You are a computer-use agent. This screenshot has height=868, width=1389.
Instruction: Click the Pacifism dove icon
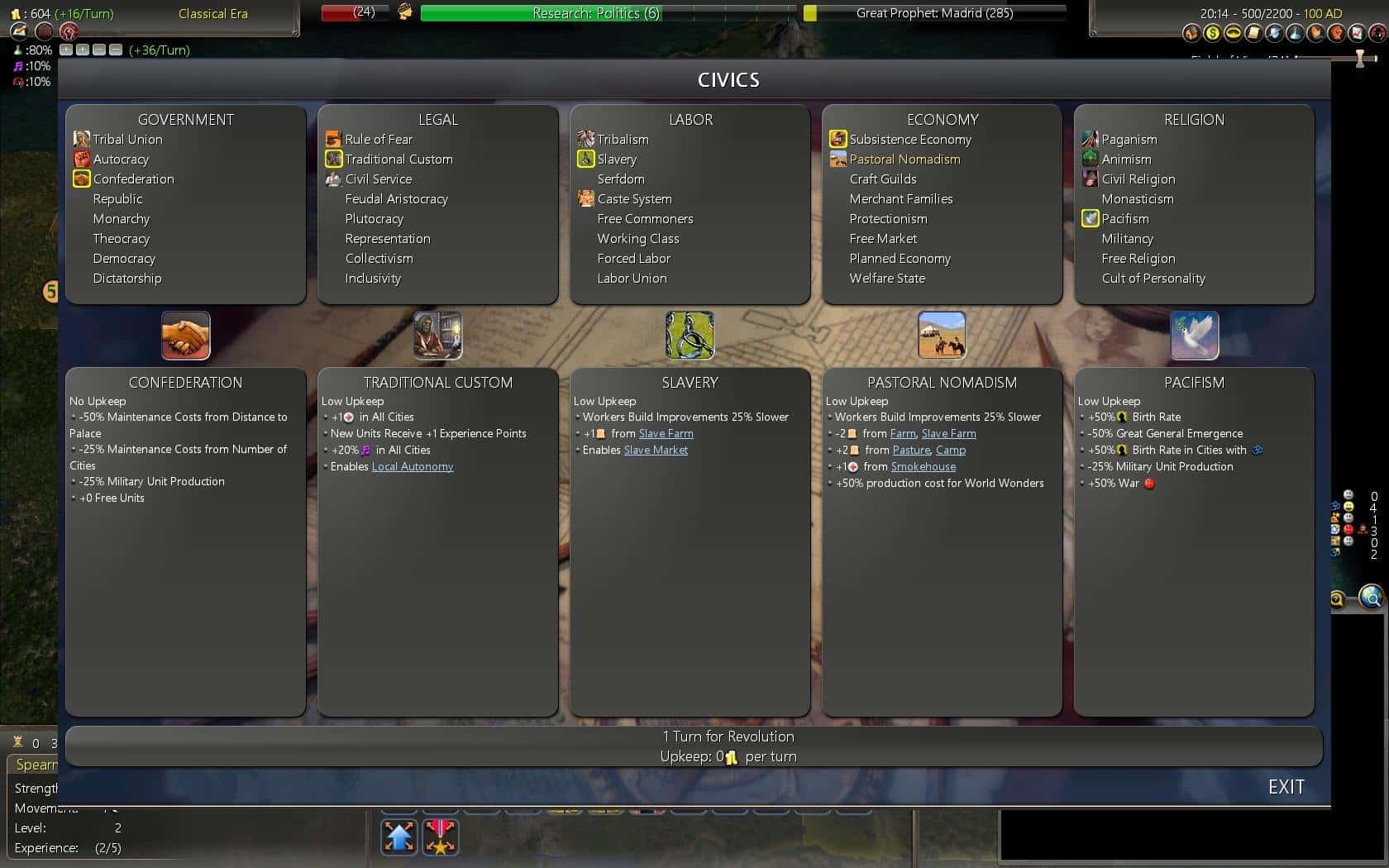coord(1194,335)
